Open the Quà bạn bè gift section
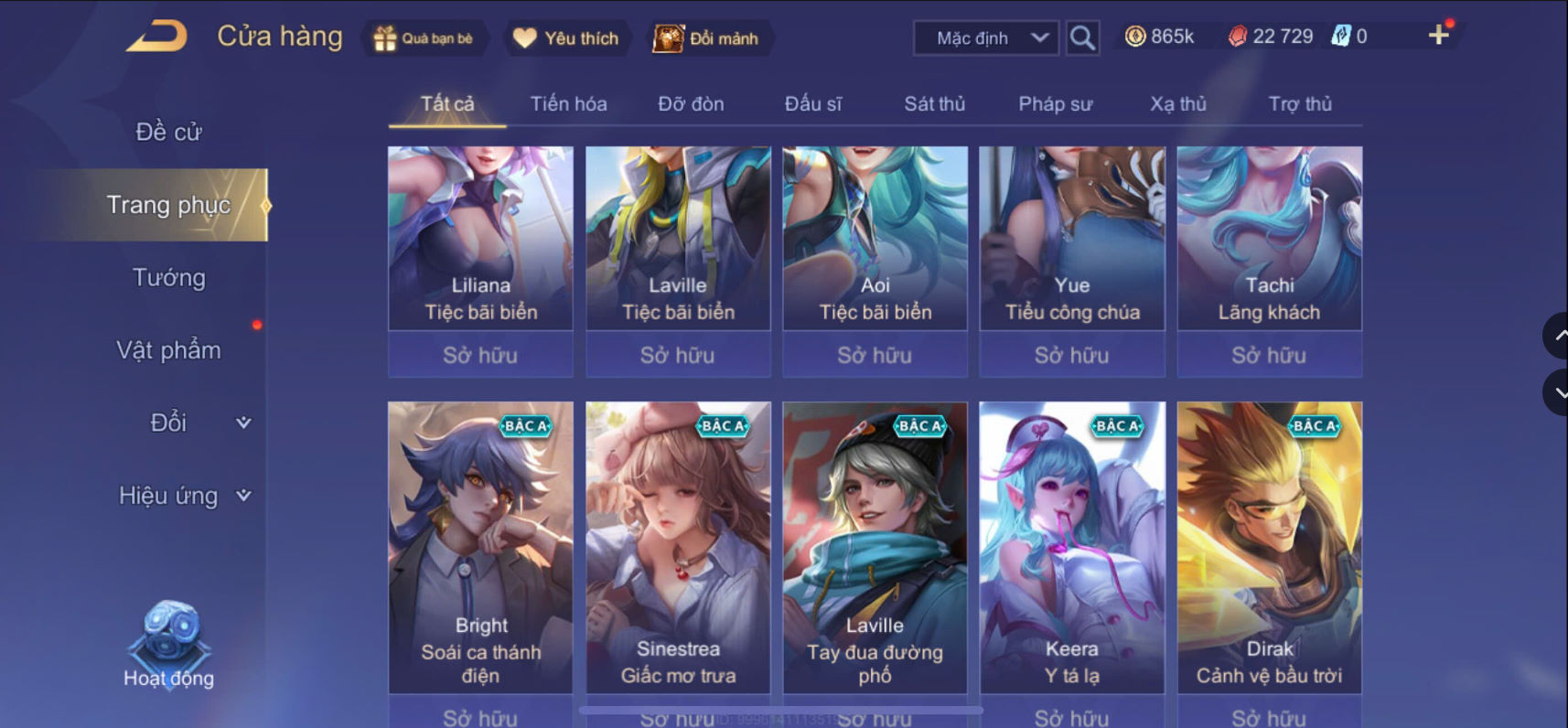 tap(425, 38)
